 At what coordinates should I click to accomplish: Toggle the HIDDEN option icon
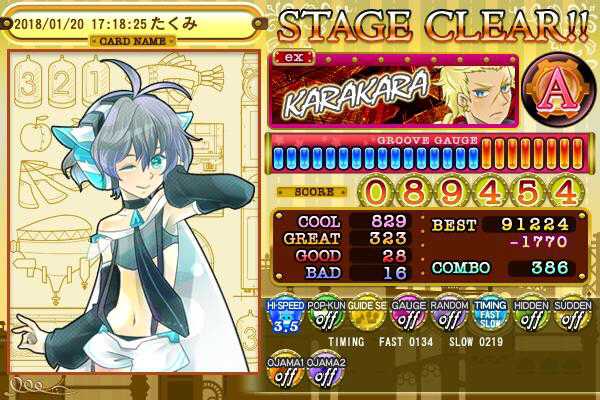pyautogui.click(x=528, y=315)
